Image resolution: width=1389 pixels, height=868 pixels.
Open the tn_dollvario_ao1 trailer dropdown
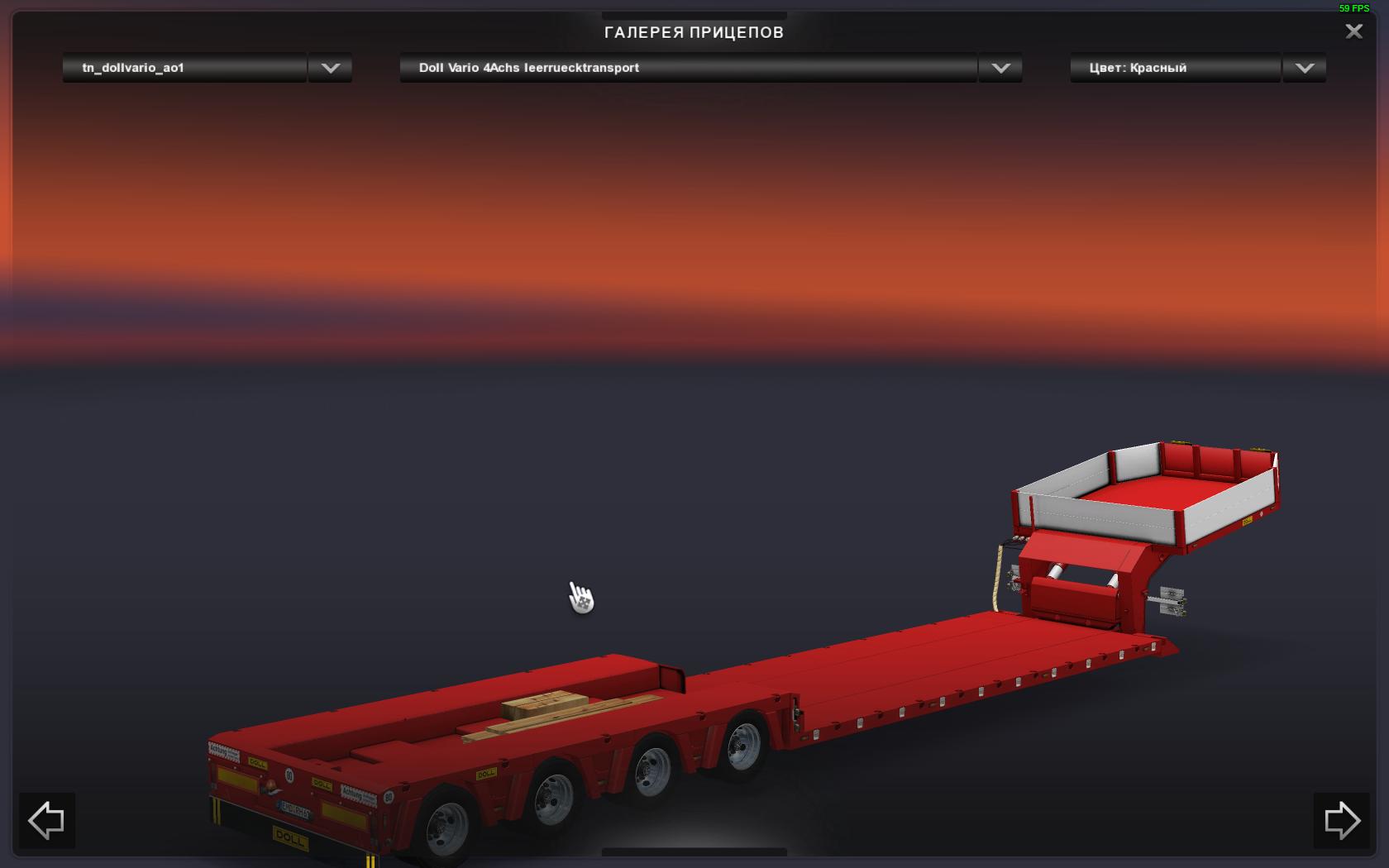point(182,68)
